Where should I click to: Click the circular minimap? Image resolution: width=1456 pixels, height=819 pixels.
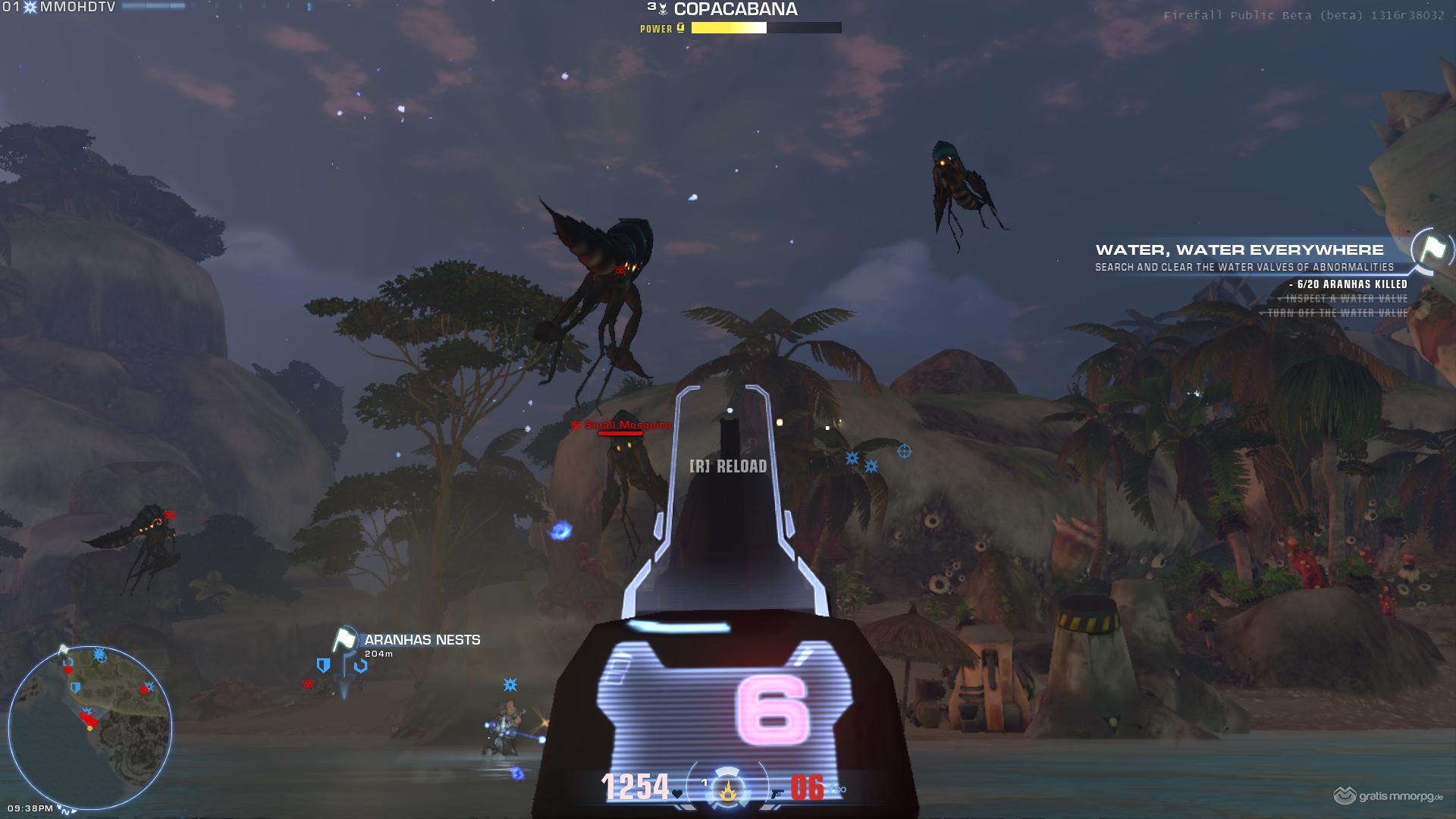(90, 728)
